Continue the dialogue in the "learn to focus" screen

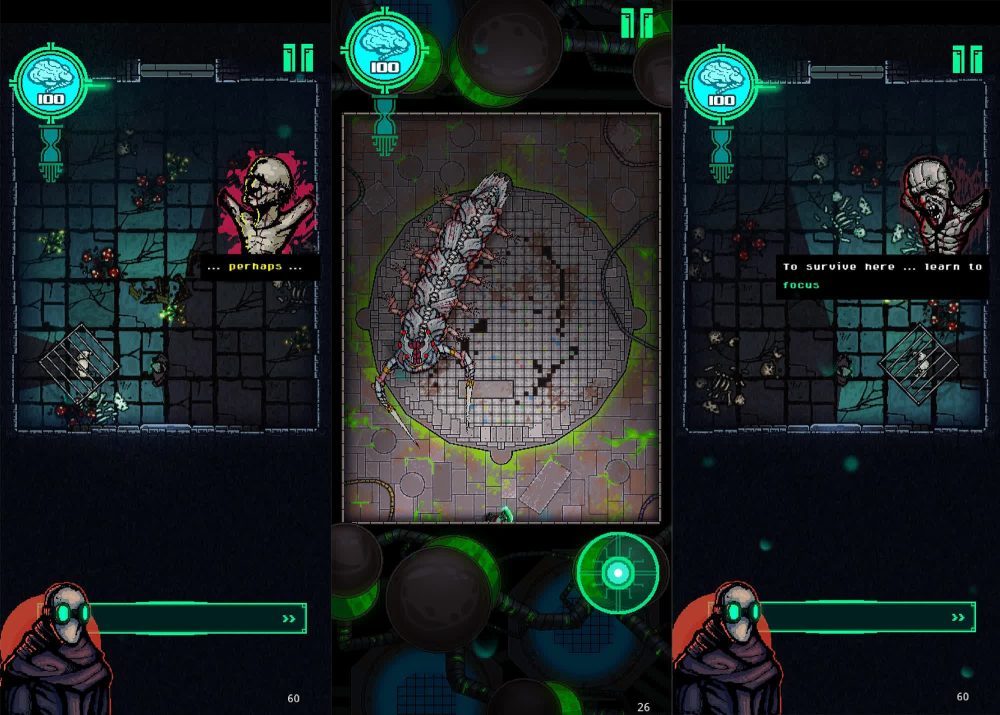959,617
